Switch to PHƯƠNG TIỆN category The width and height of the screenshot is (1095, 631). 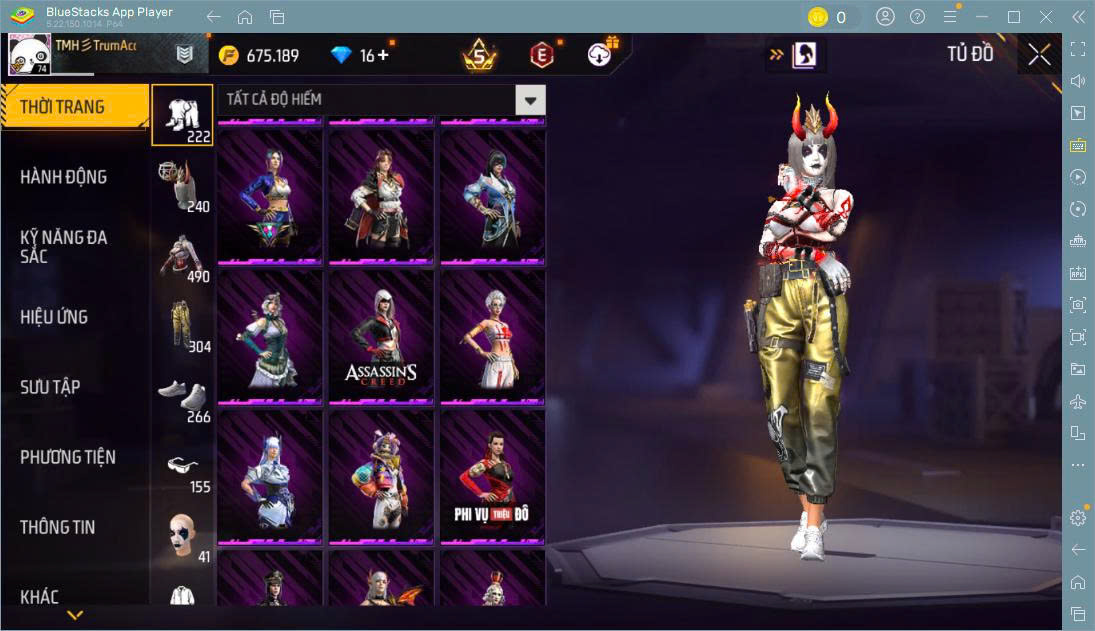pyautogui.click(x=68, y=457)
